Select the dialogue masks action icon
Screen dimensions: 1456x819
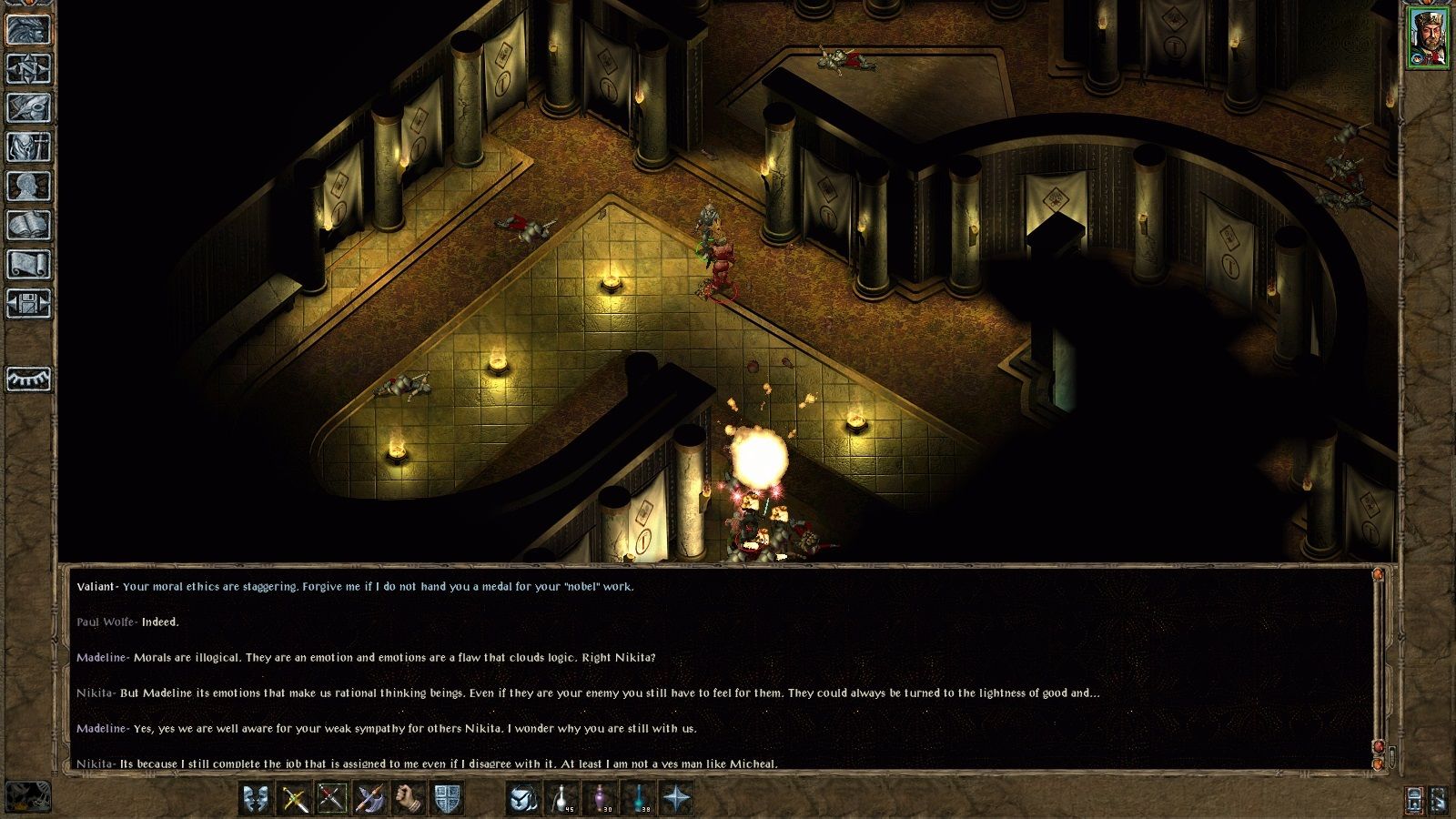tap(256, 796)
